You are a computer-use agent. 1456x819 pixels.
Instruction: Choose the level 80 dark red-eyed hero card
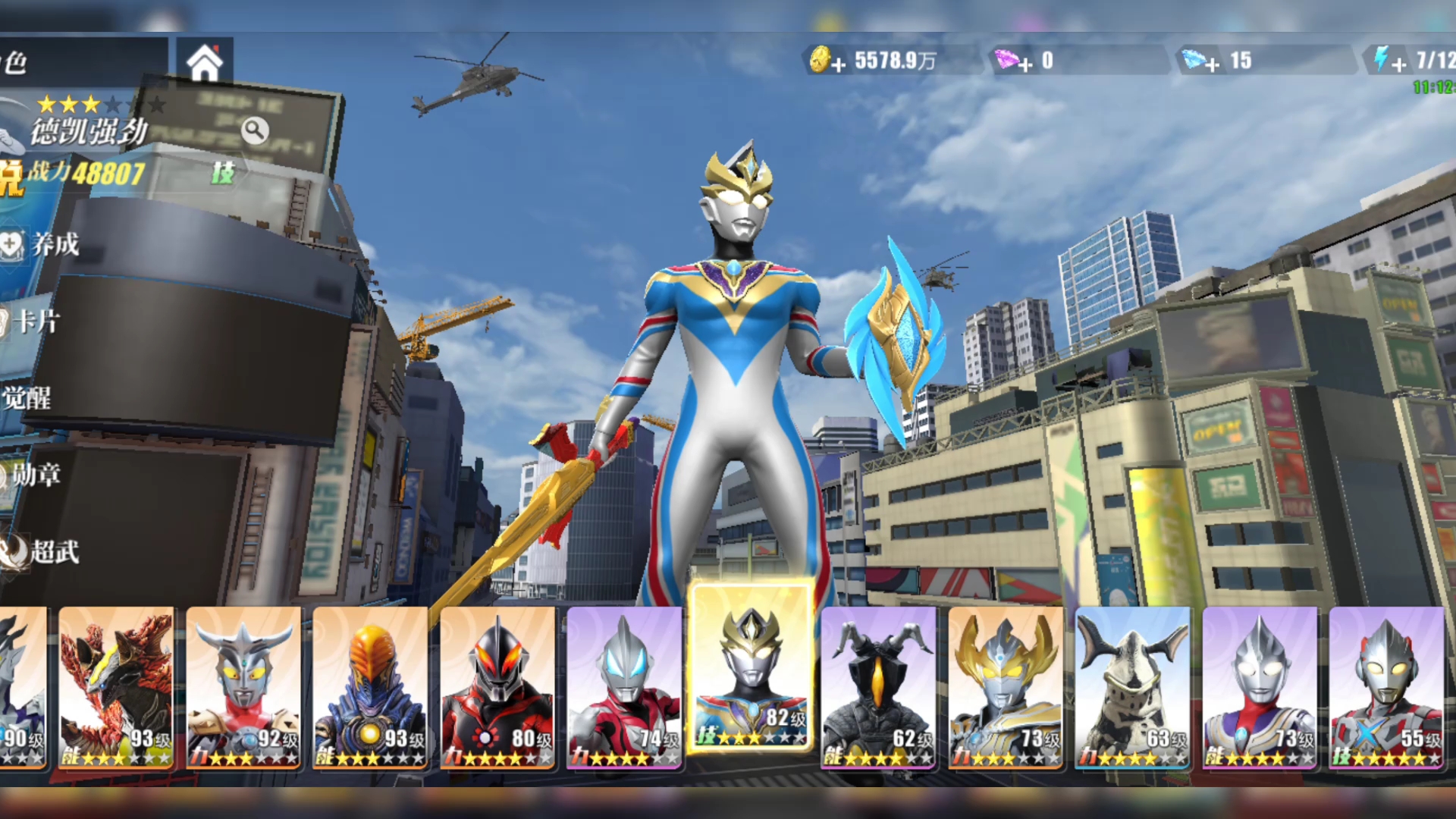click(497, 688)
